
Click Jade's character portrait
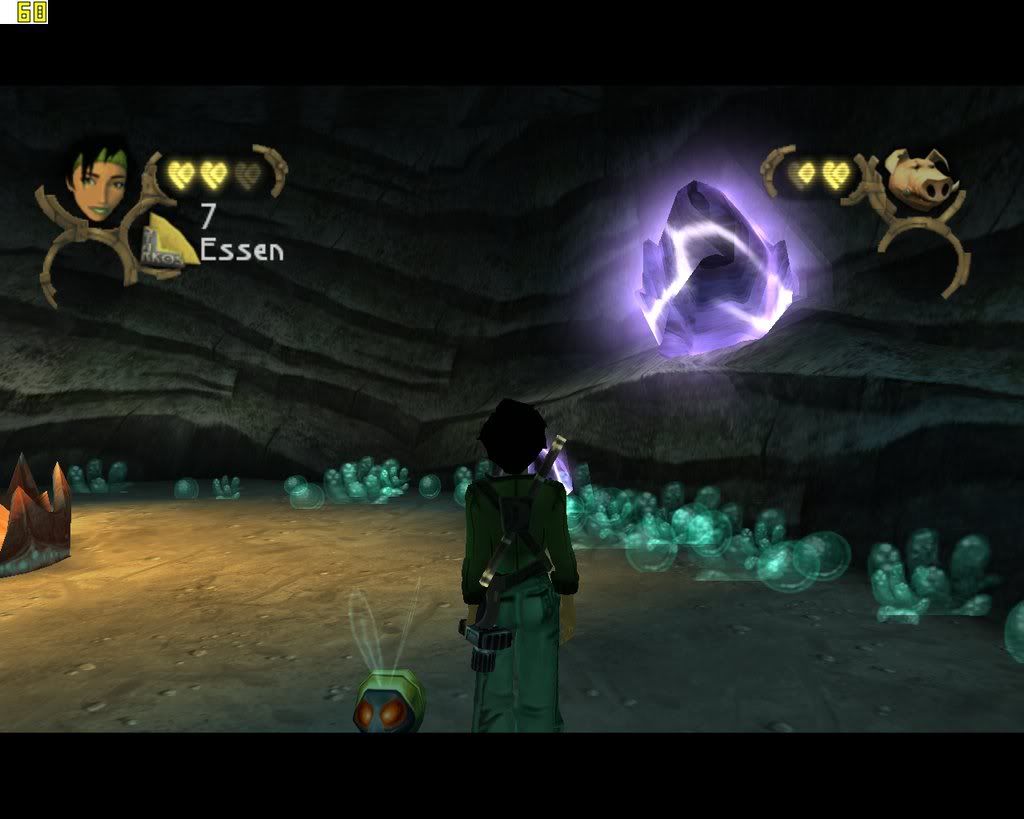click(97, 184)
